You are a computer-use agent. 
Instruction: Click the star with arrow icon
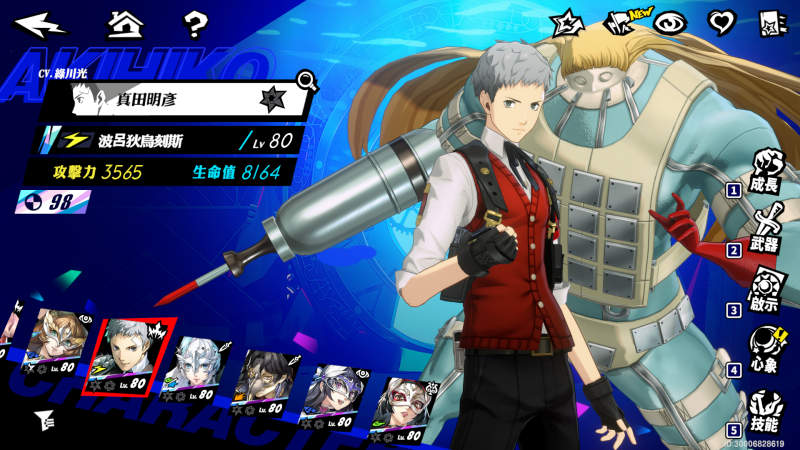(x=568, y=22)
